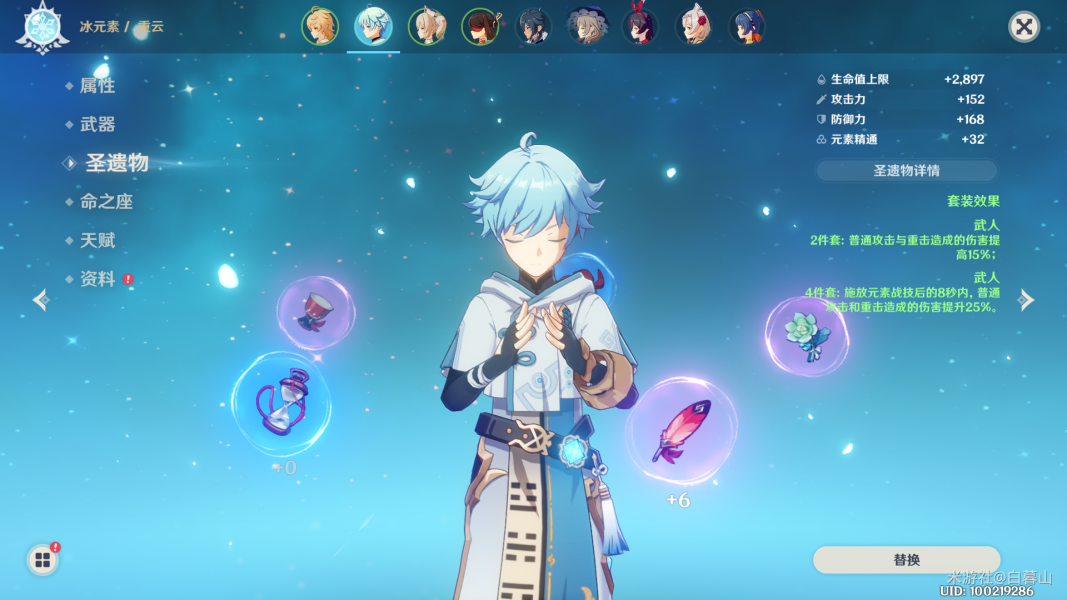Image resolution: width=1067 pixels, height=600 pixels.
Task: Select the hourglass artifact bubble
Action: (281, 403)
